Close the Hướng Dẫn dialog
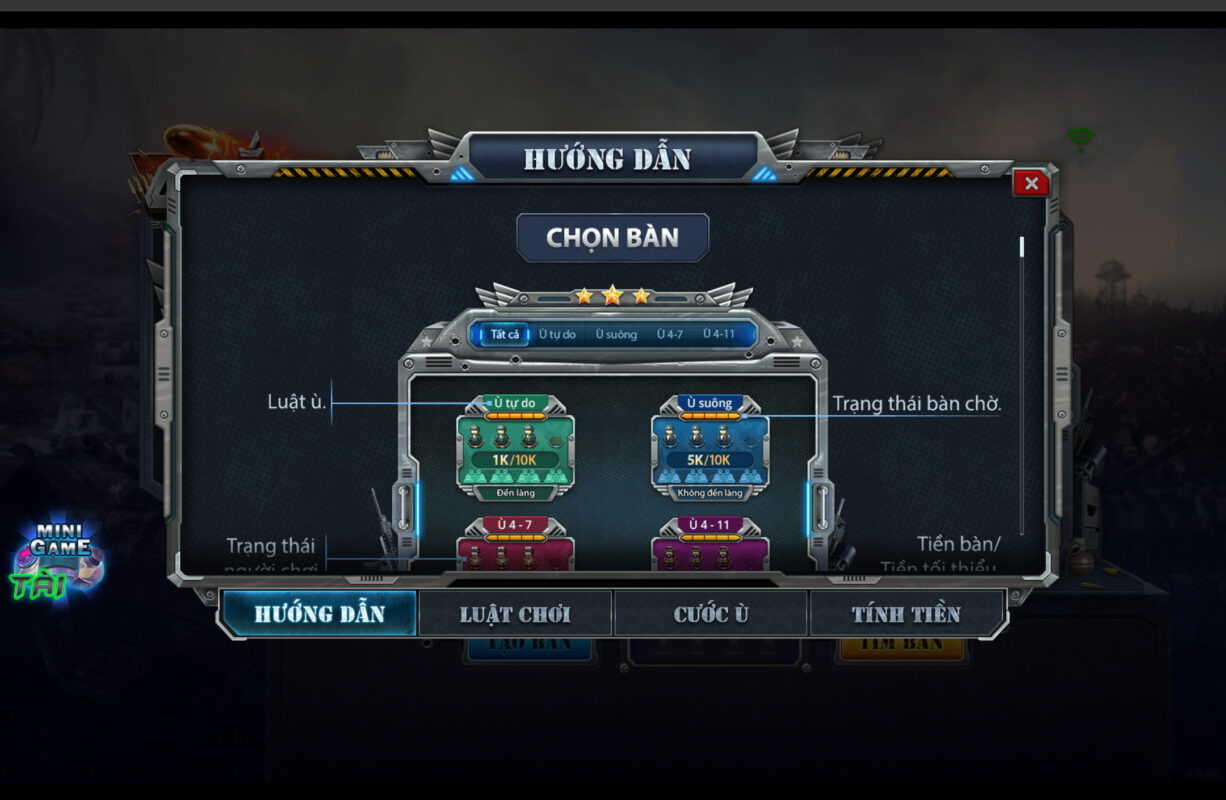The width and height of the screenshot is (1226, 800). tap(1030, 183)
